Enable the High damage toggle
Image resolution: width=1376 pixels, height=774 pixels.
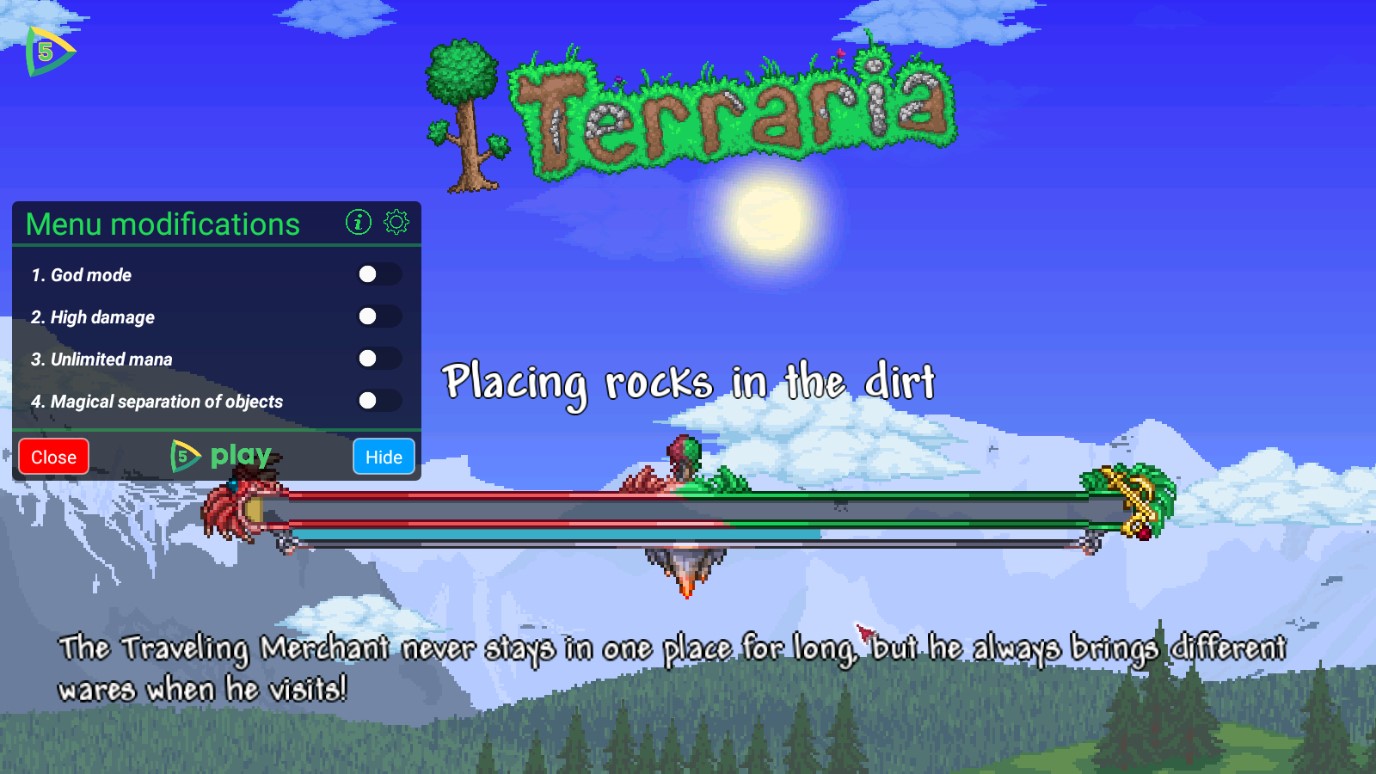point(378,316)
